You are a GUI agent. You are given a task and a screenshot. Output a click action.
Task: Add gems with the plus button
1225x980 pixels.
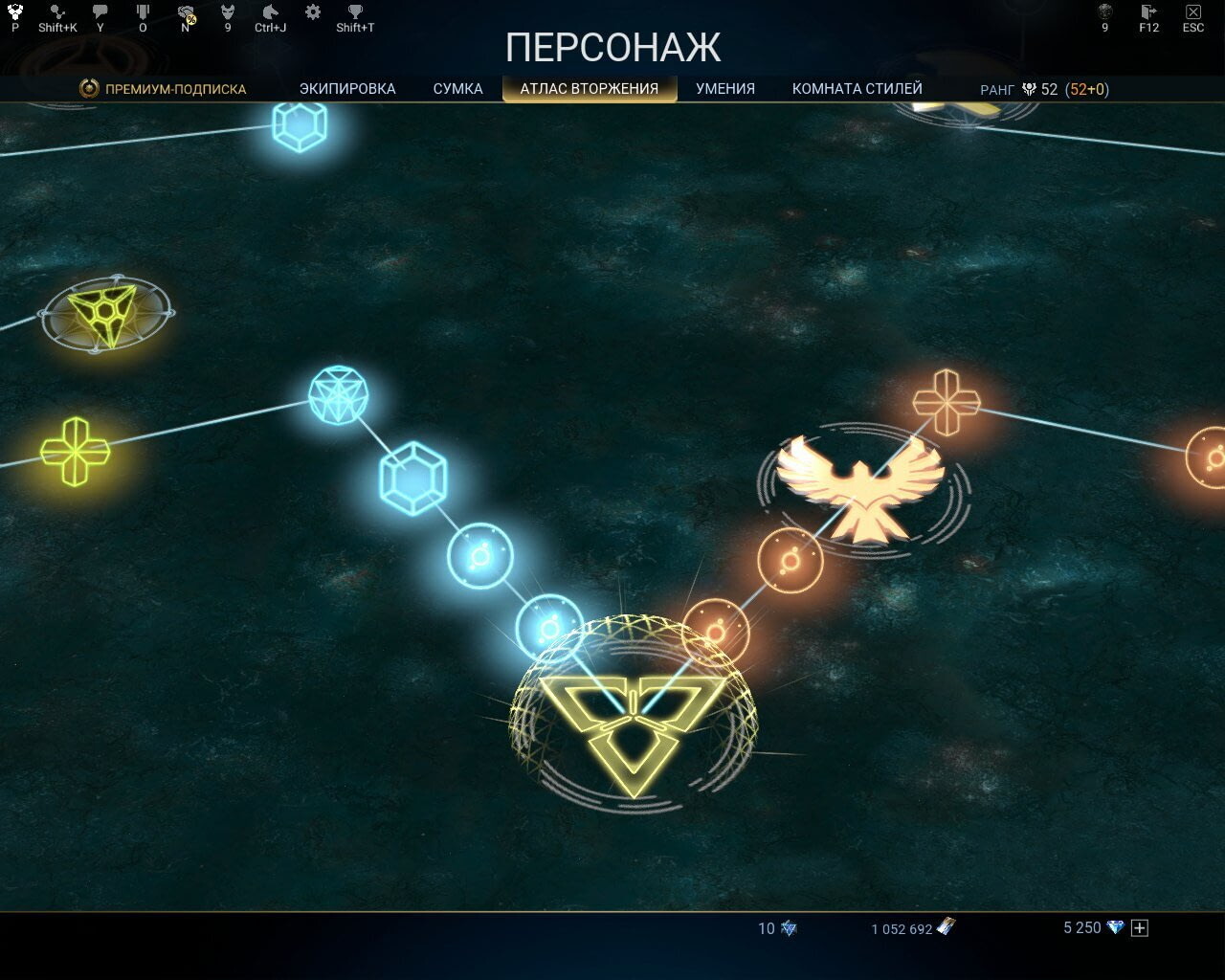click(1140, 927)
